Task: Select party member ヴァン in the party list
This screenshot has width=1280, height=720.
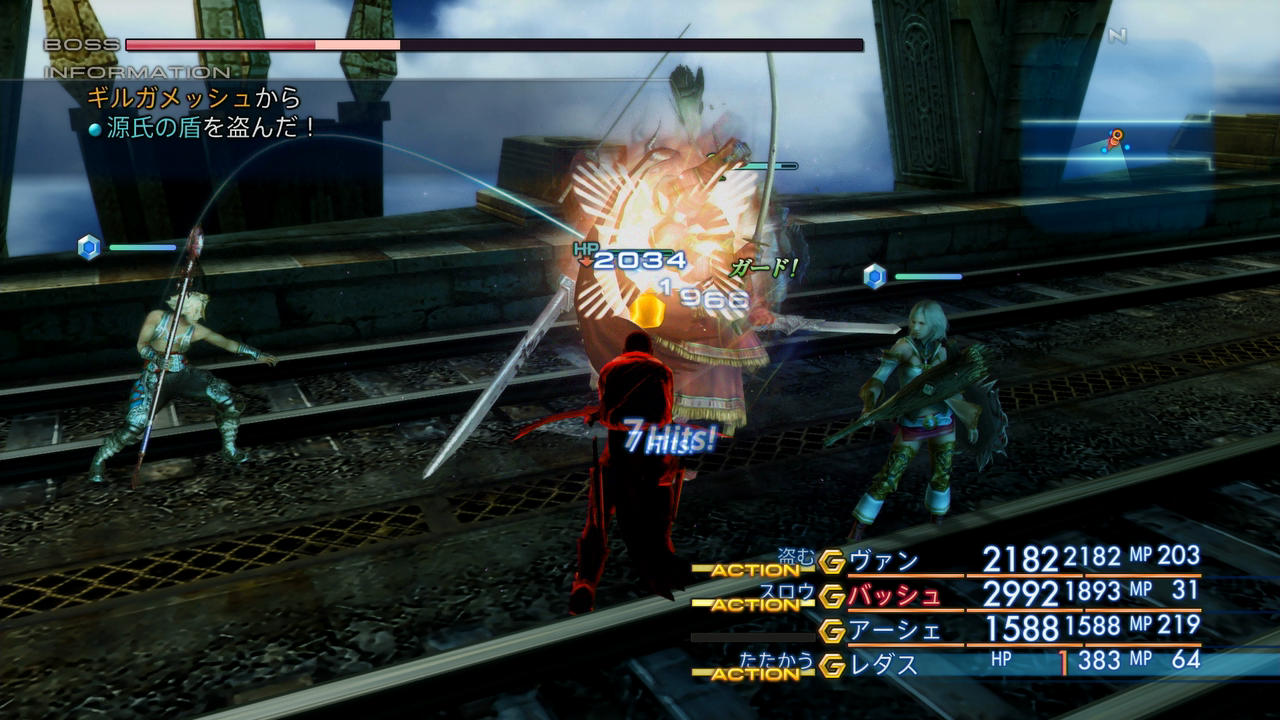Action: click(x=884, y=561)
